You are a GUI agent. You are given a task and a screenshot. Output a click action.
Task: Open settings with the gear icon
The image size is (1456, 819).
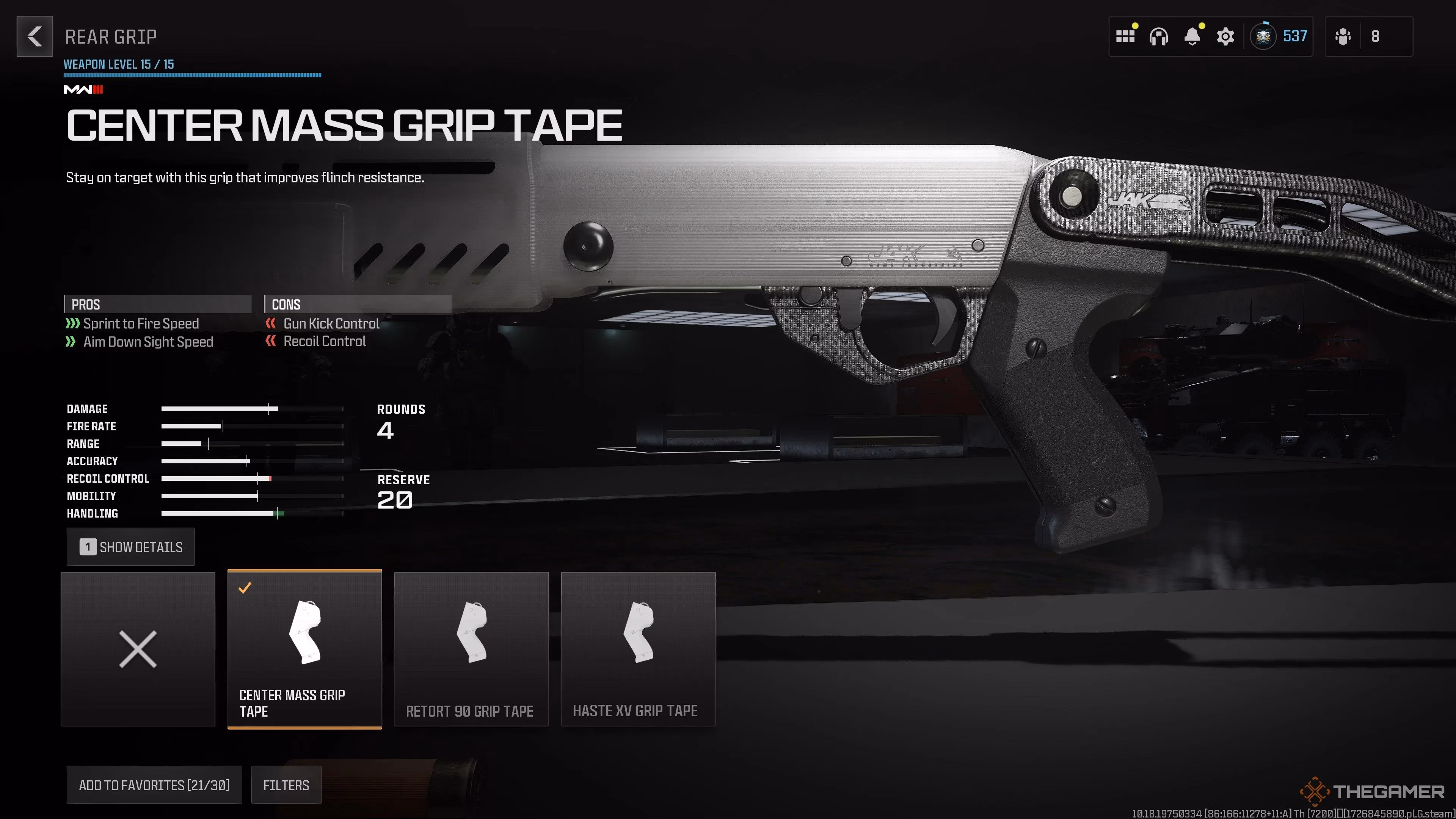tap(1225, 37)
